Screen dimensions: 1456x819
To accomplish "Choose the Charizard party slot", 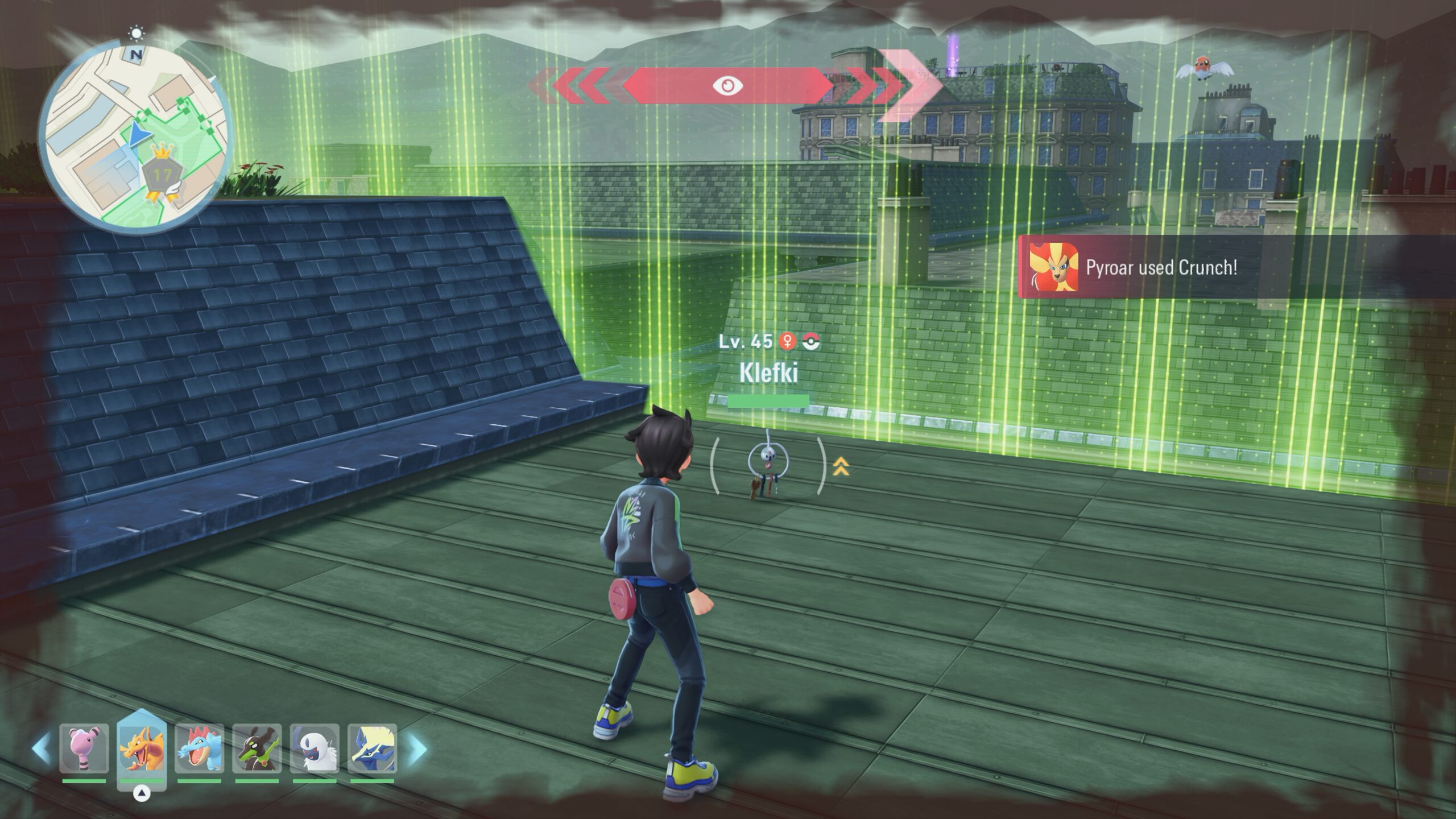I will [142, 748].
